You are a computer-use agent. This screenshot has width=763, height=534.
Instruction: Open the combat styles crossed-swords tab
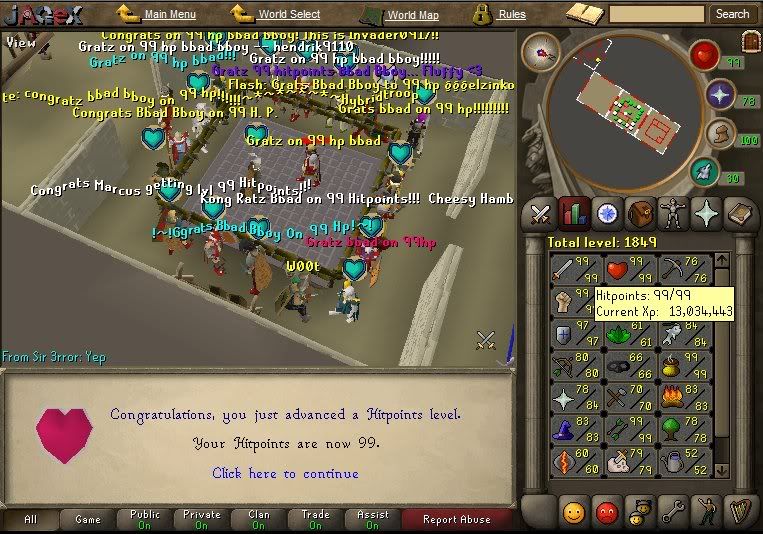pyautogui.click(x=540, y=213)
